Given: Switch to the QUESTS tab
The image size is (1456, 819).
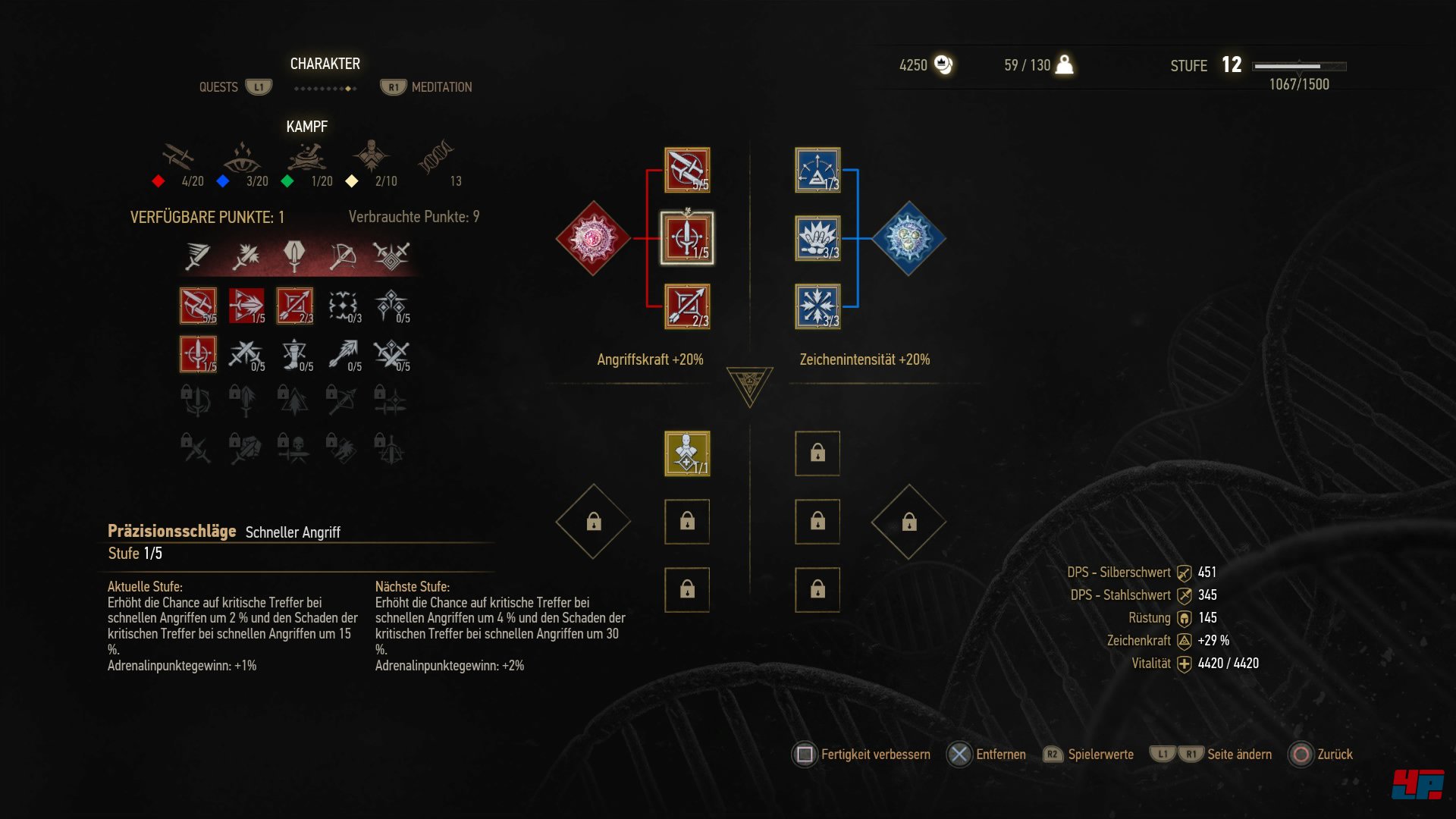Looking at the screenshot, I should [218, 86].
